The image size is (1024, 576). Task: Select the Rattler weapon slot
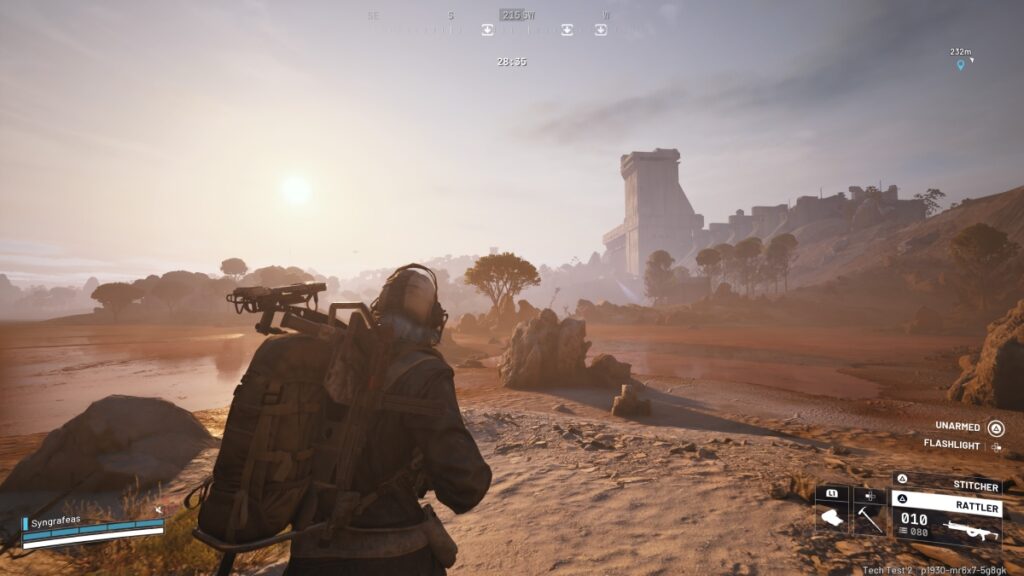[x=948, y=519]
